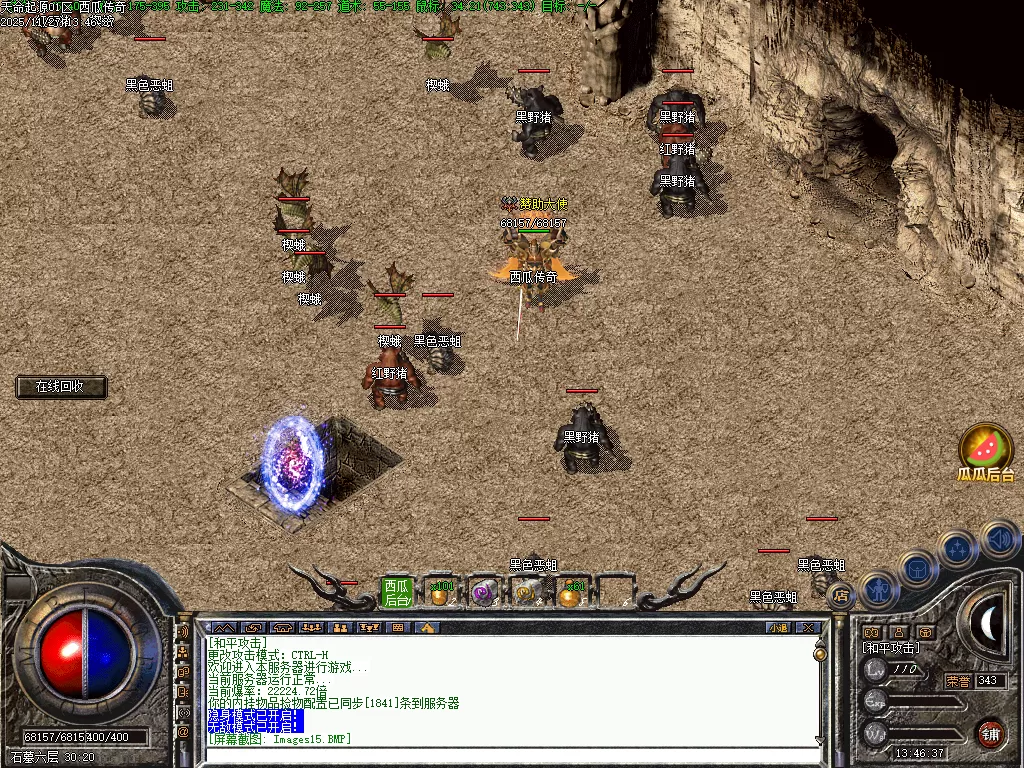
Task: Use the purple scroll hotbar item
Action: click(484, 593)
